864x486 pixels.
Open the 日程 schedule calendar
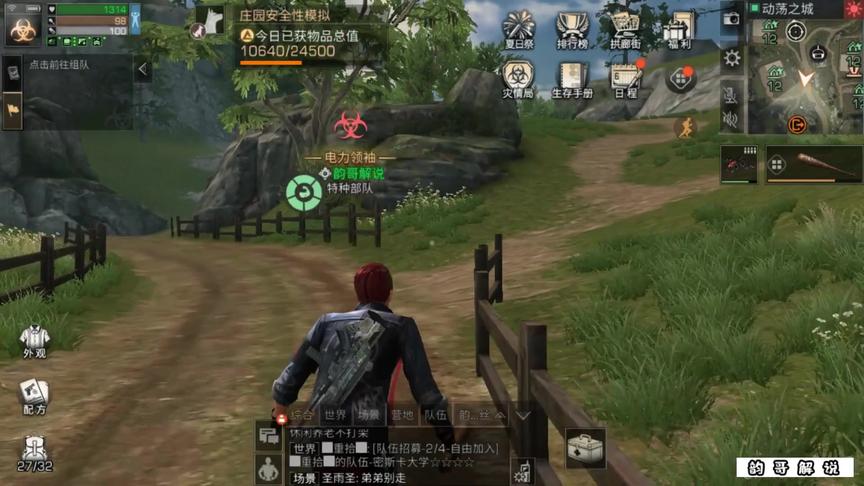[x=626, y=78]
